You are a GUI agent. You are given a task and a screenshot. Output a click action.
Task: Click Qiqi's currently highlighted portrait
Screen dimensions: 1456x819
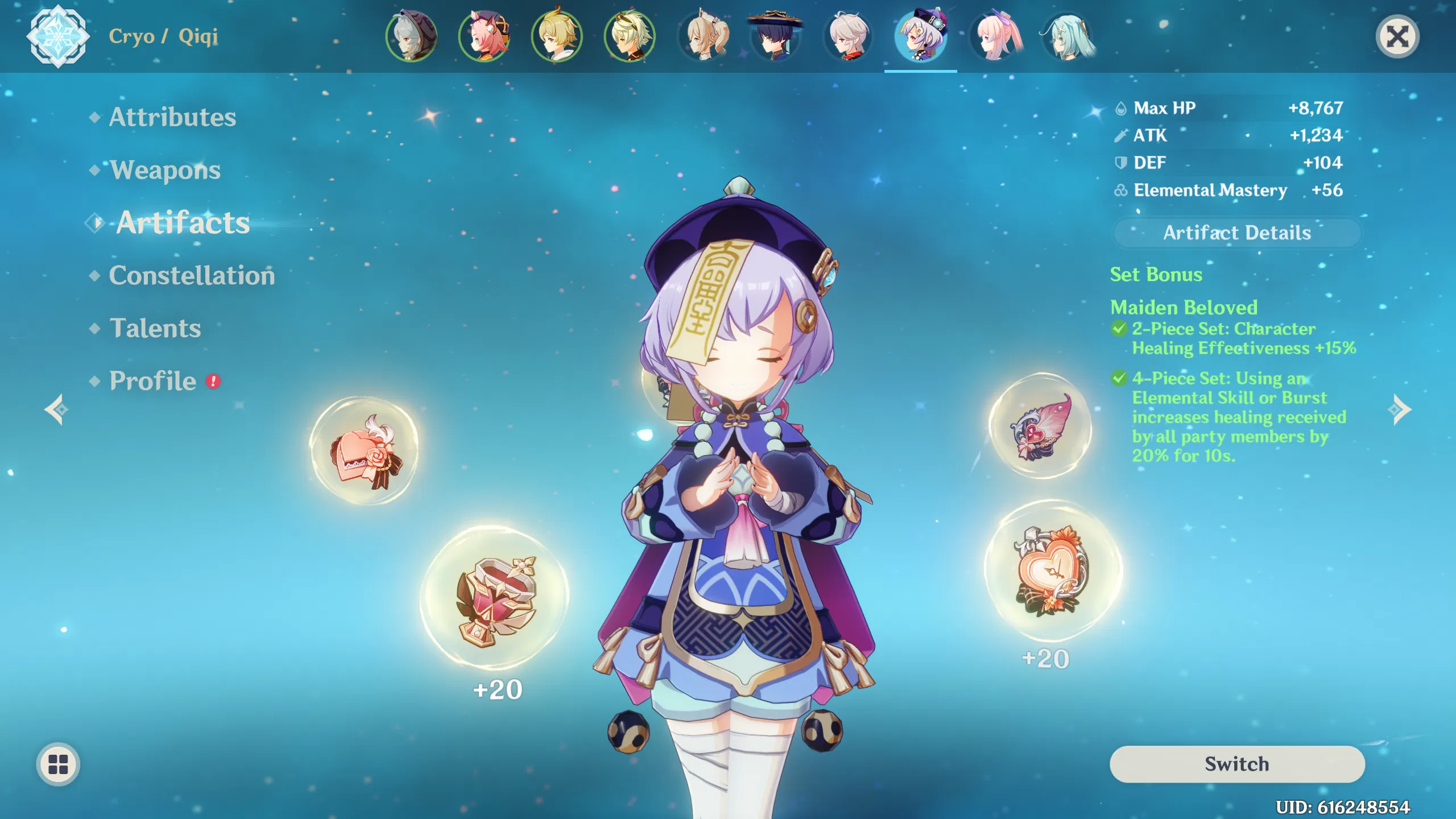pyautogui.click(x=919, y=37)
